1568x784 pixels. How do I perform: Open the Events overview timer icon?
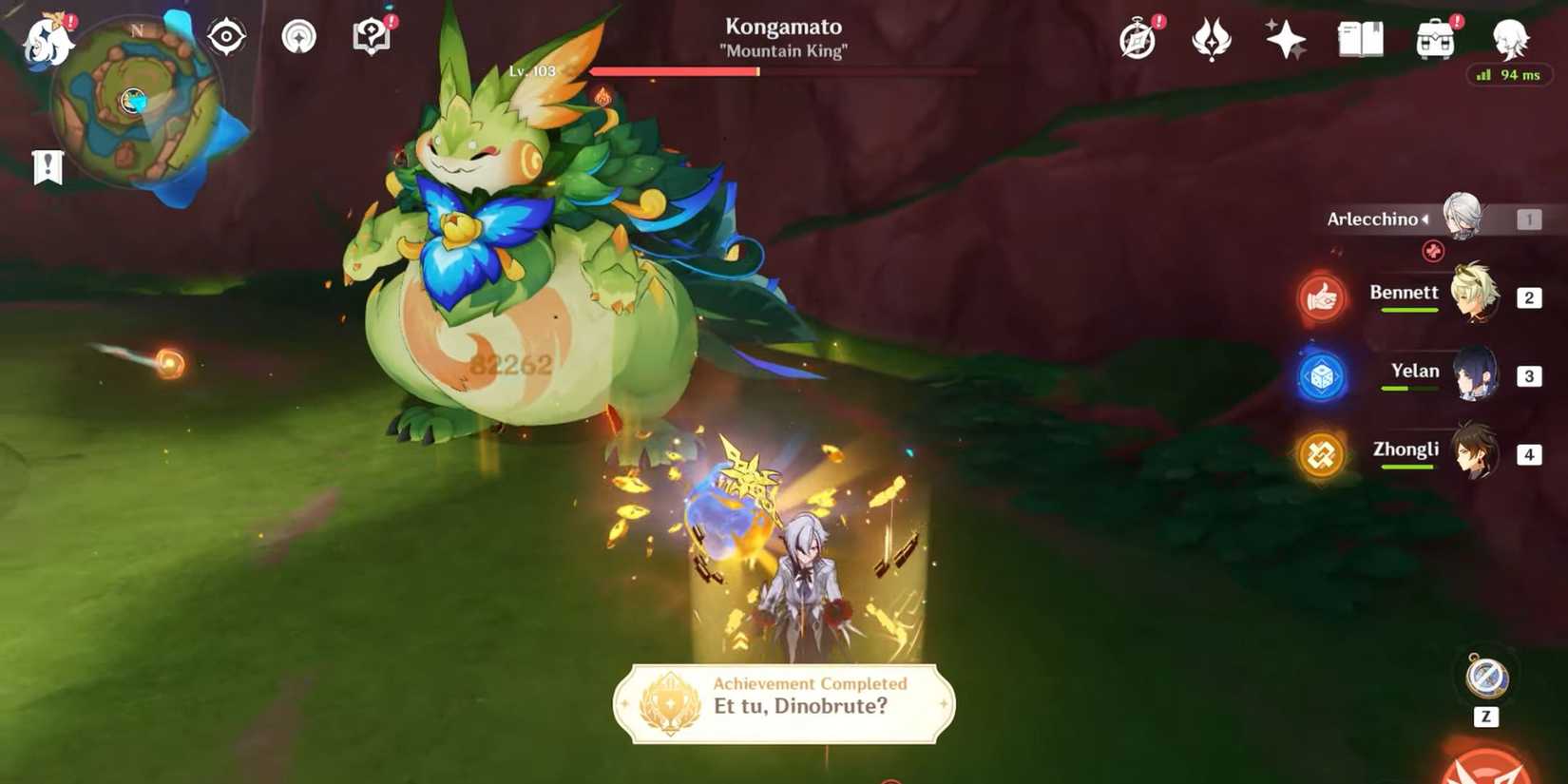(1138, 40)
